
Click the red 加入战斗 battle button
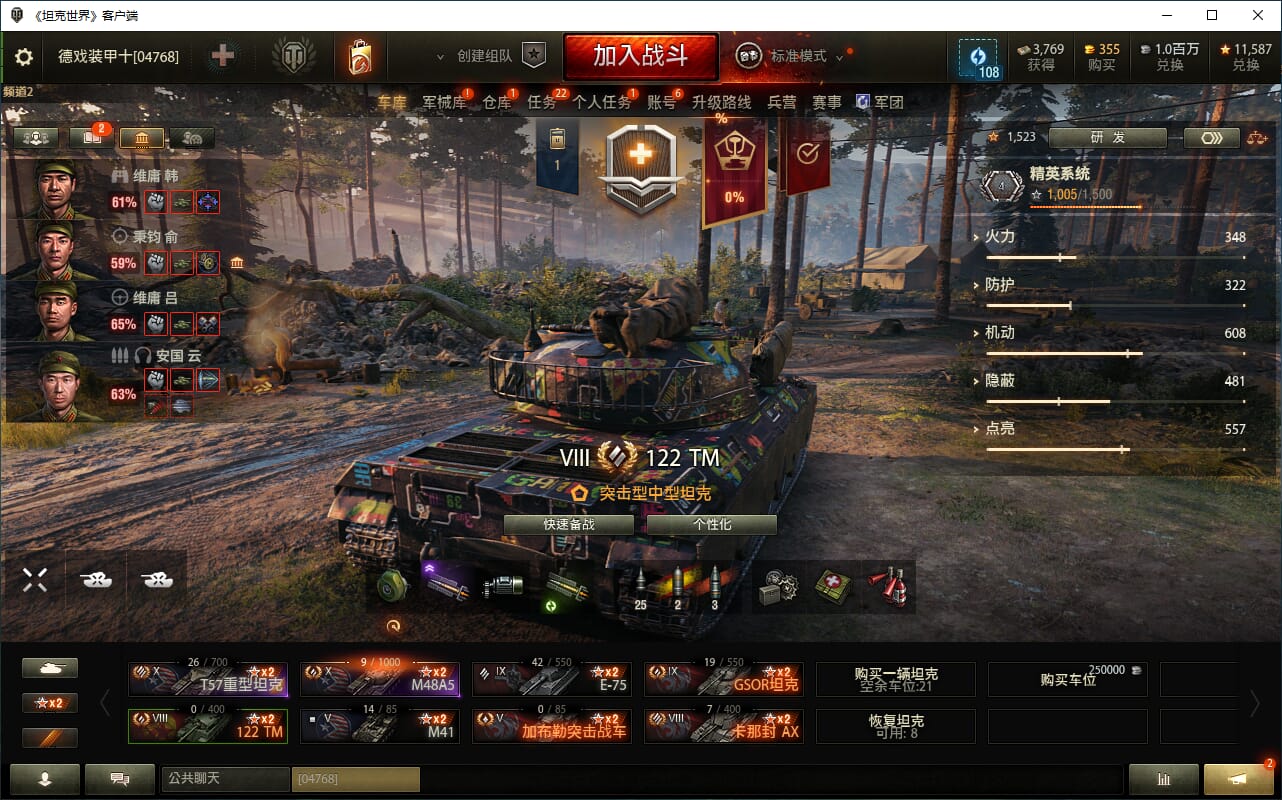[640, 56]
